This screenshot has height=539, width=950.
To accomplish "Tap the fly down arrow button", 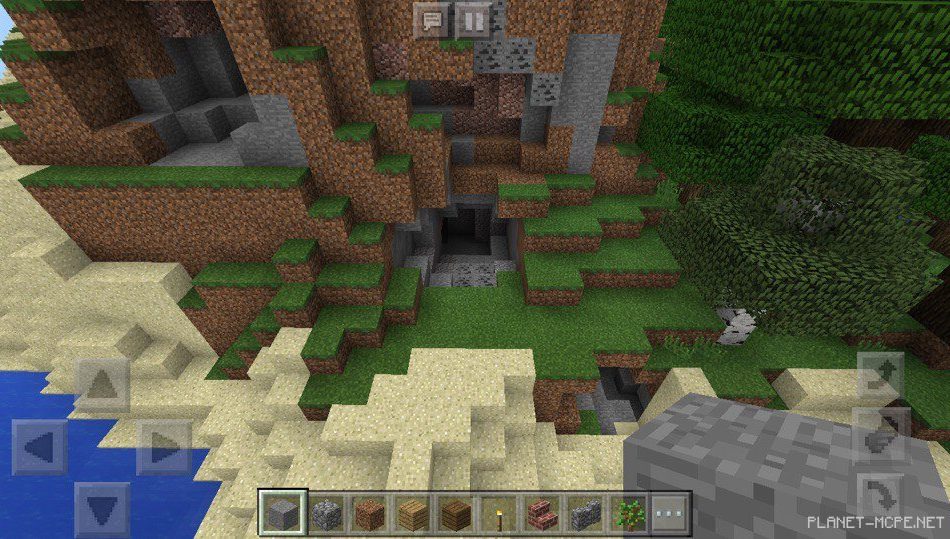I will pos(880,492).
